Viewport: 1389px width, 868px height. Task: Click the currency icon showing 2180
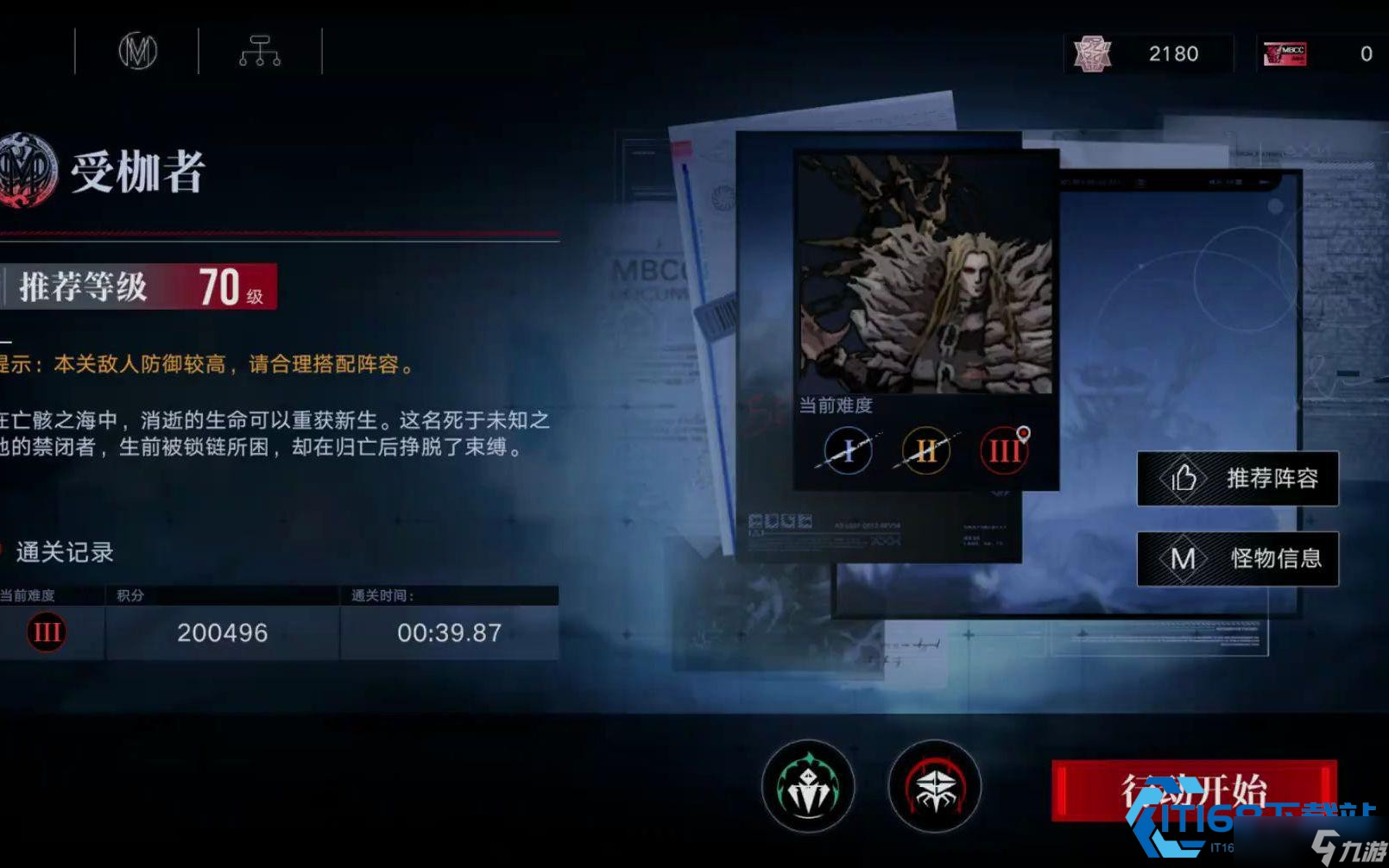pos(1091,53)
